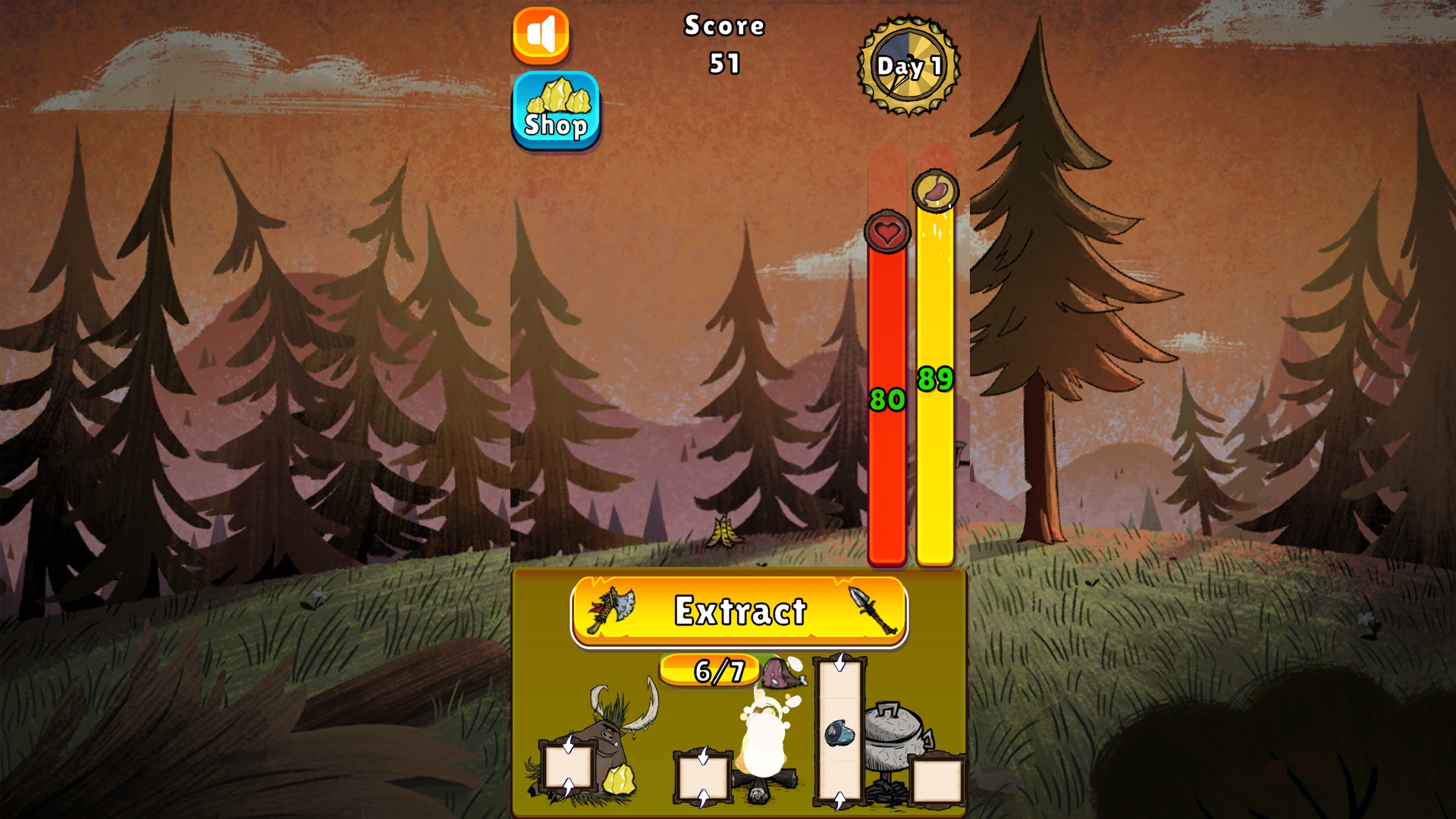Click the gold nugget on the Shop button
Image resolution: width=1456 pixels, height=819 pixels.
coord(558,95)
